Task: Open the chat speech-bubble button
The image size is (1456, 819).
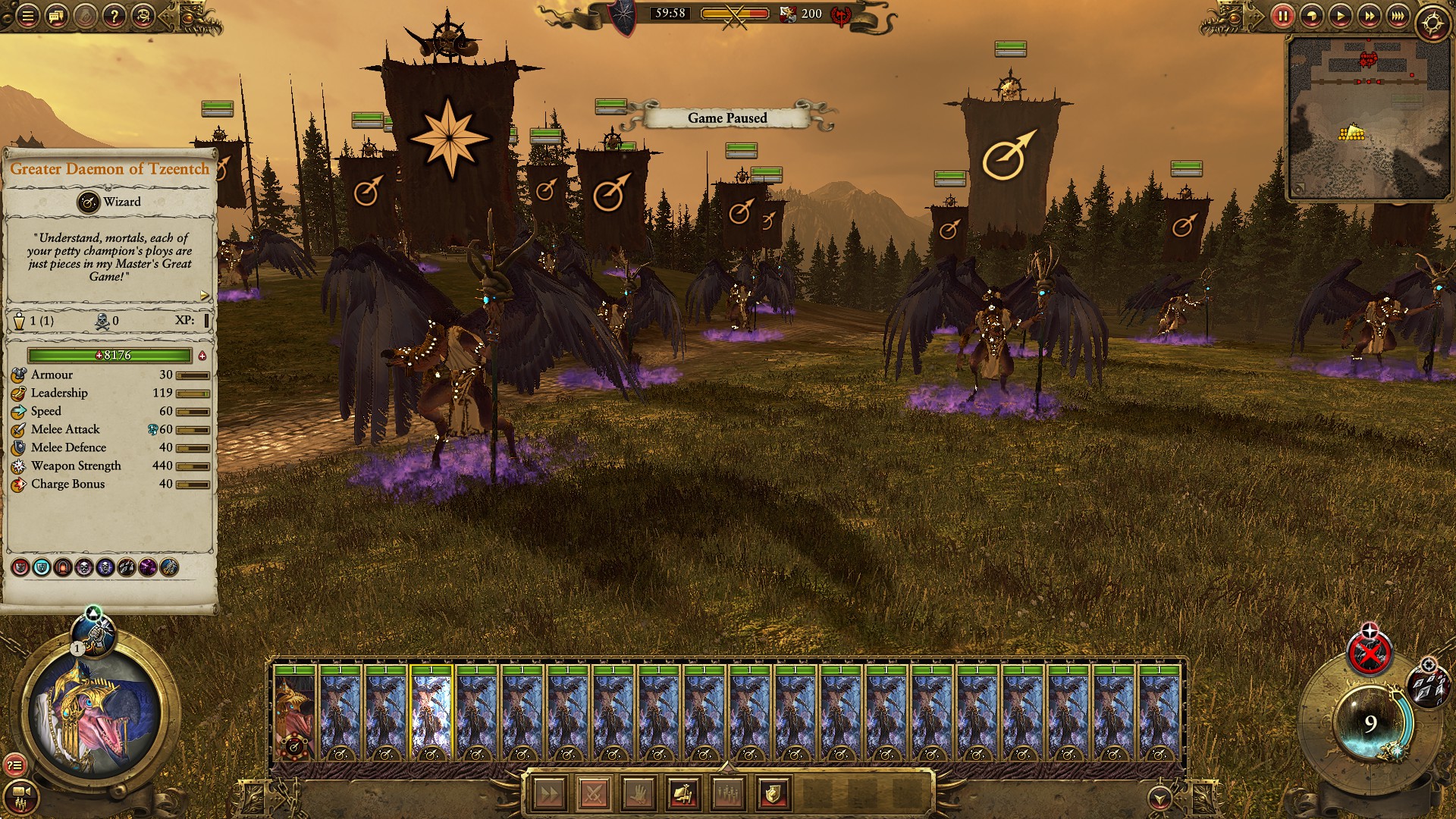Action: coord(56,15)
